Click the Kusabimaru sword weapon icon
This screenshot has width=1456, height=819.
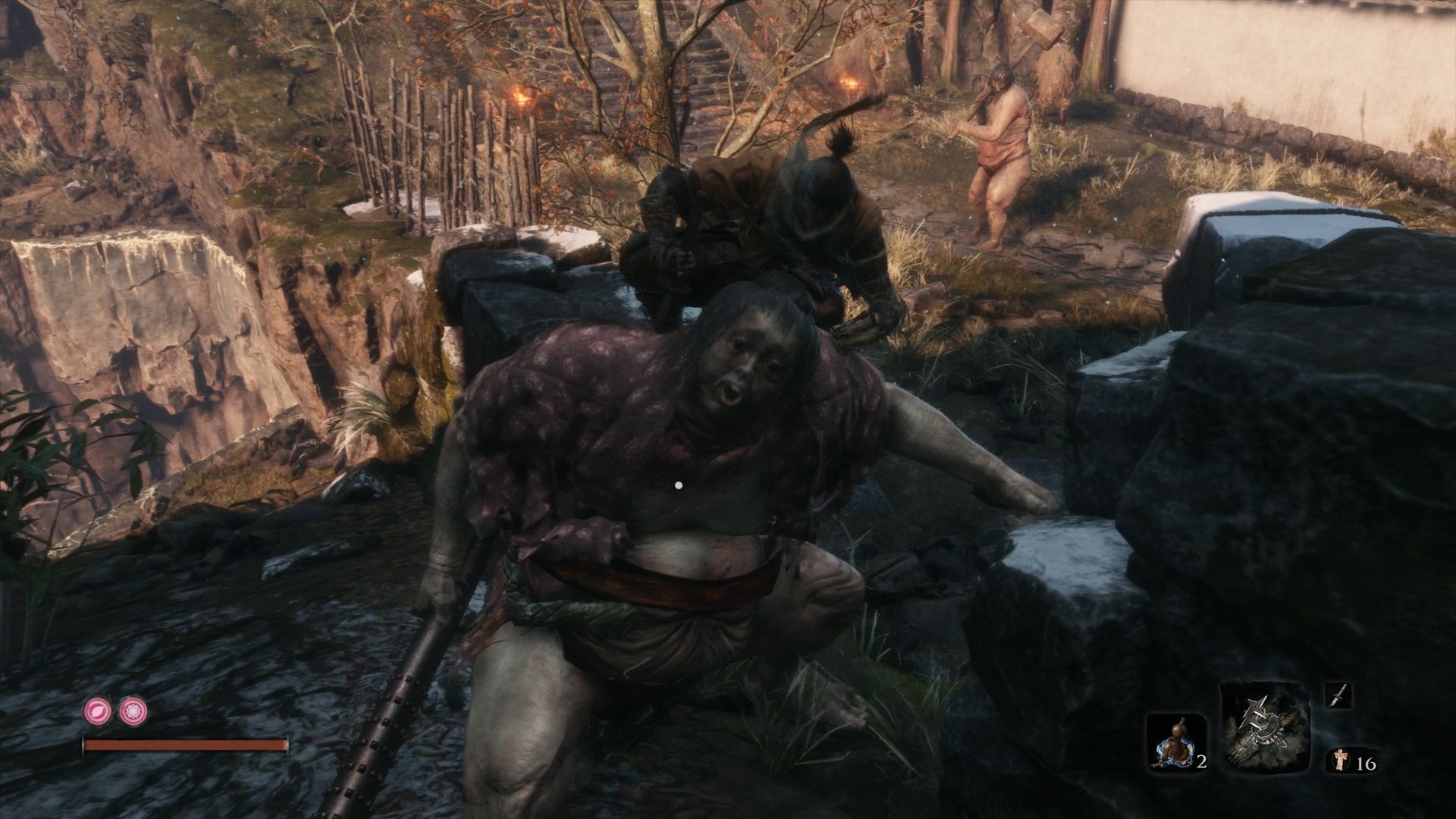point(1338,695)
